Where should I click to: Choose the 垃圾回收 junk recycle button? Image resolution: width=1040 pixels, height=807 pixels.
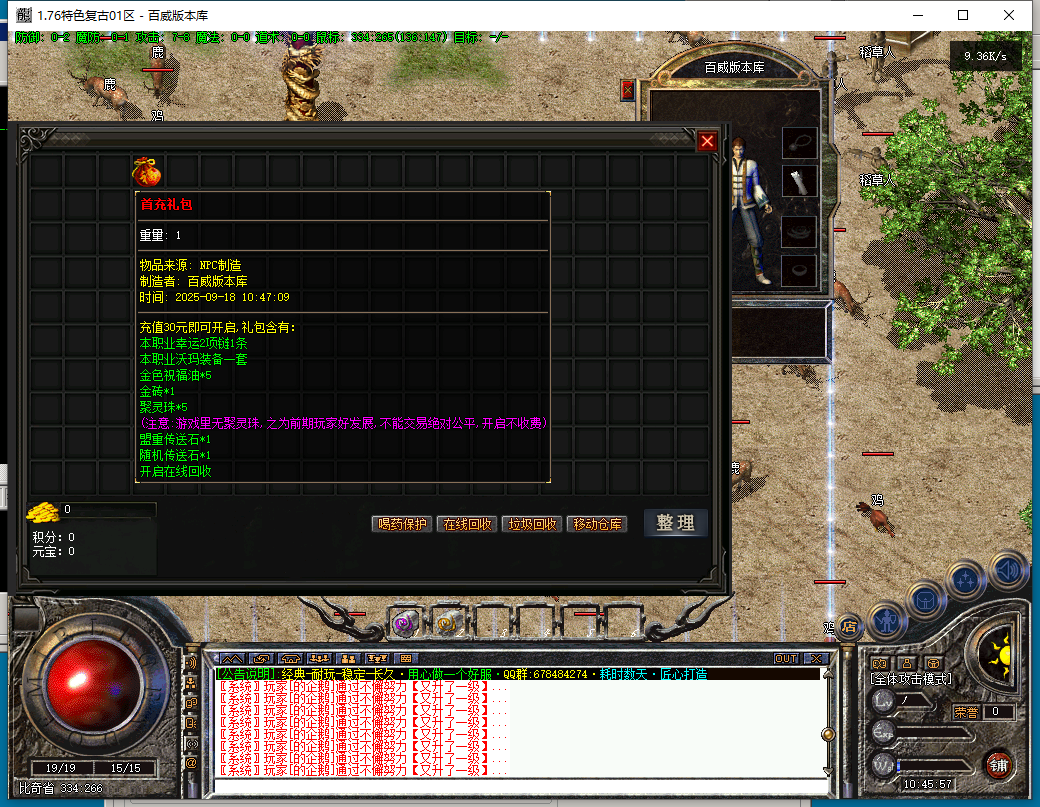pos(531,524)
